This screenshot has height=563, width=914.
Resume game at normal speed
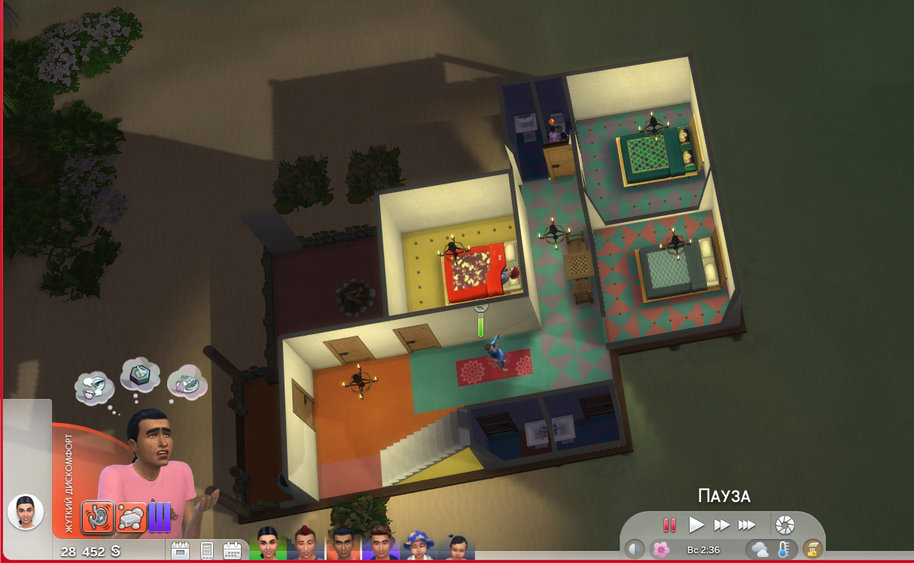(x=696, y=524)
